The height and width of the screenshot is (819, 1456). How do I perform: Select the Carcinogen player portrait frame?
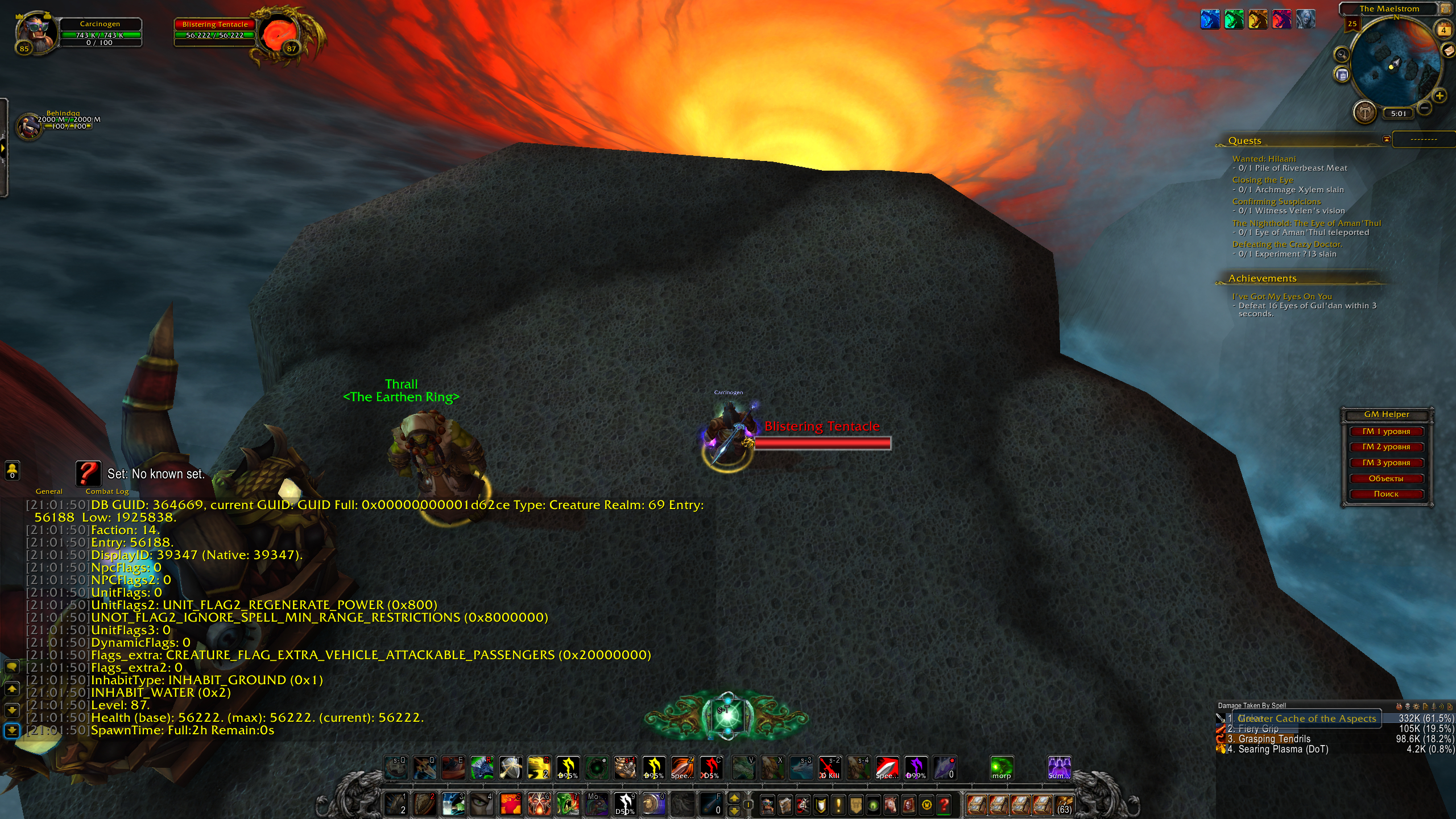point(36,32)
